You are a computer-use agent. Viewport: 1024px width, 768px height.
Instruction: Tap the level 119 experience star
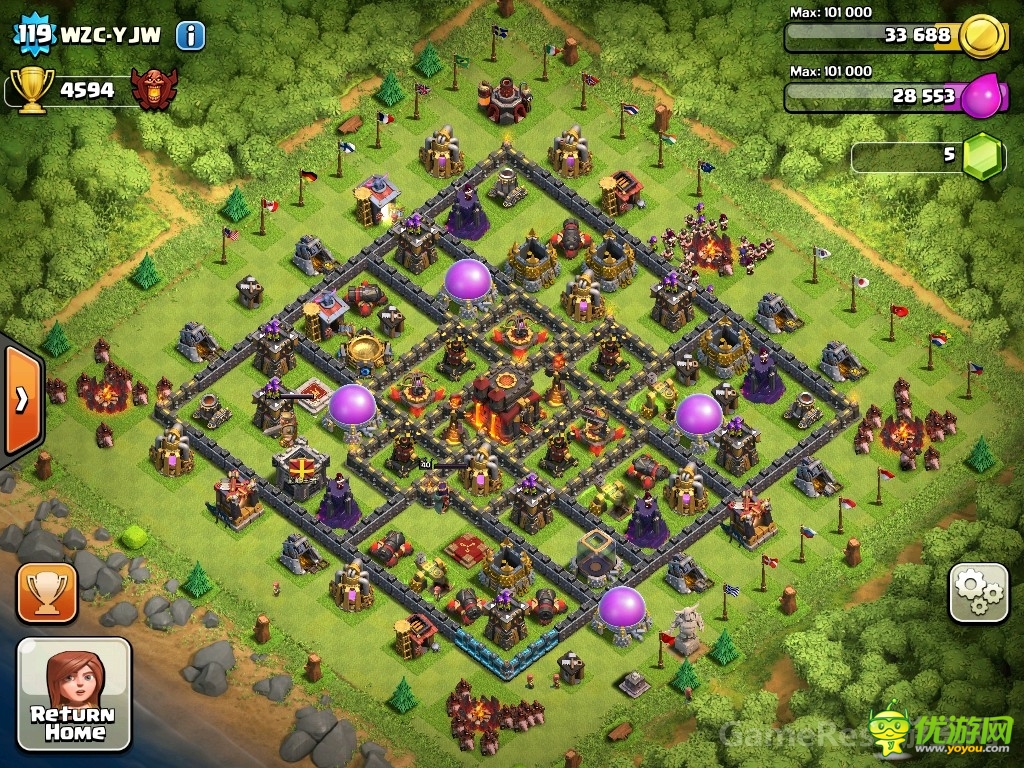coord(34,35)
